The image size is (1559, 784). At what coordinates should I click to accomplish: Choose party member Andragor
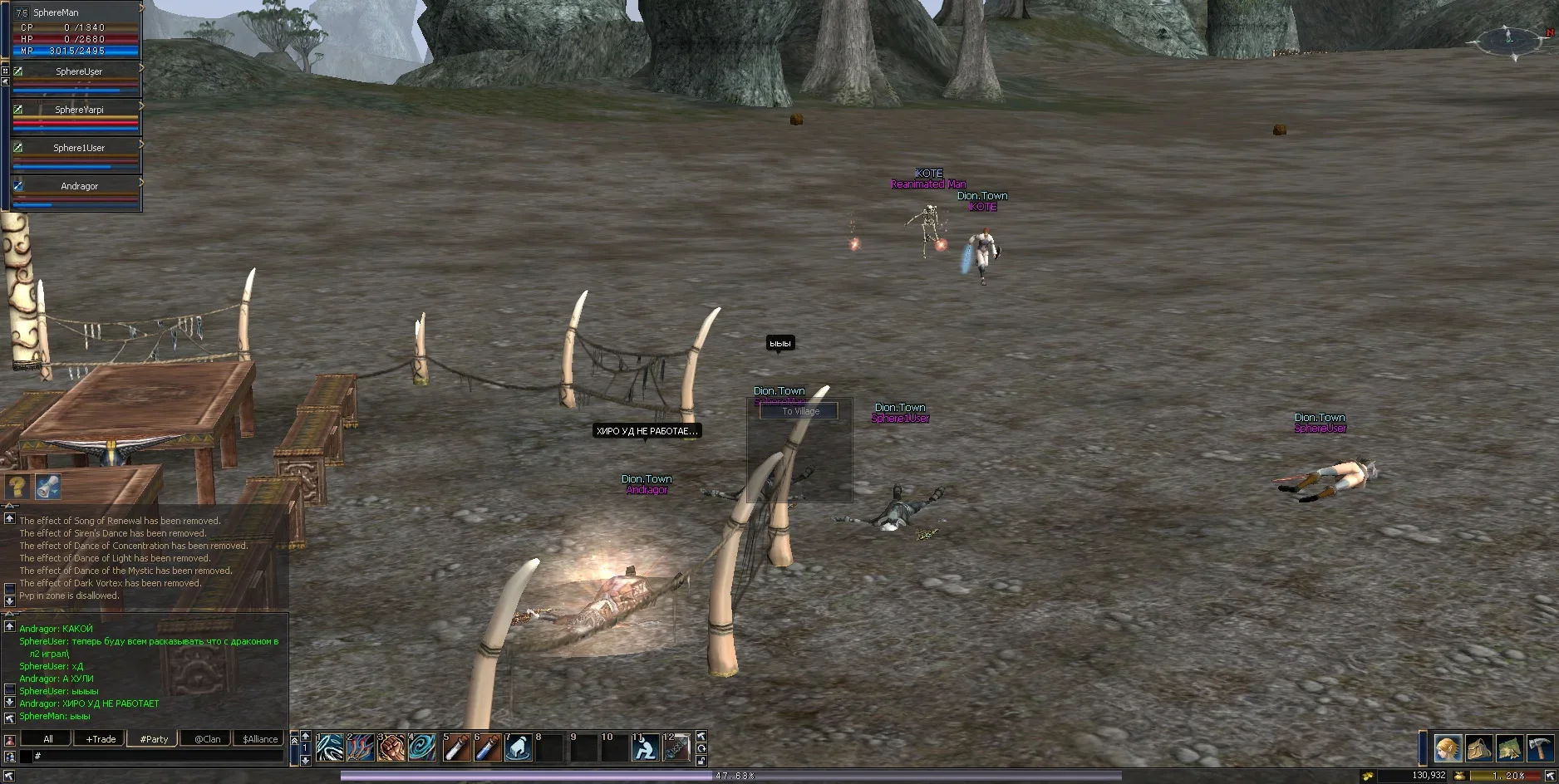point(79,187)
